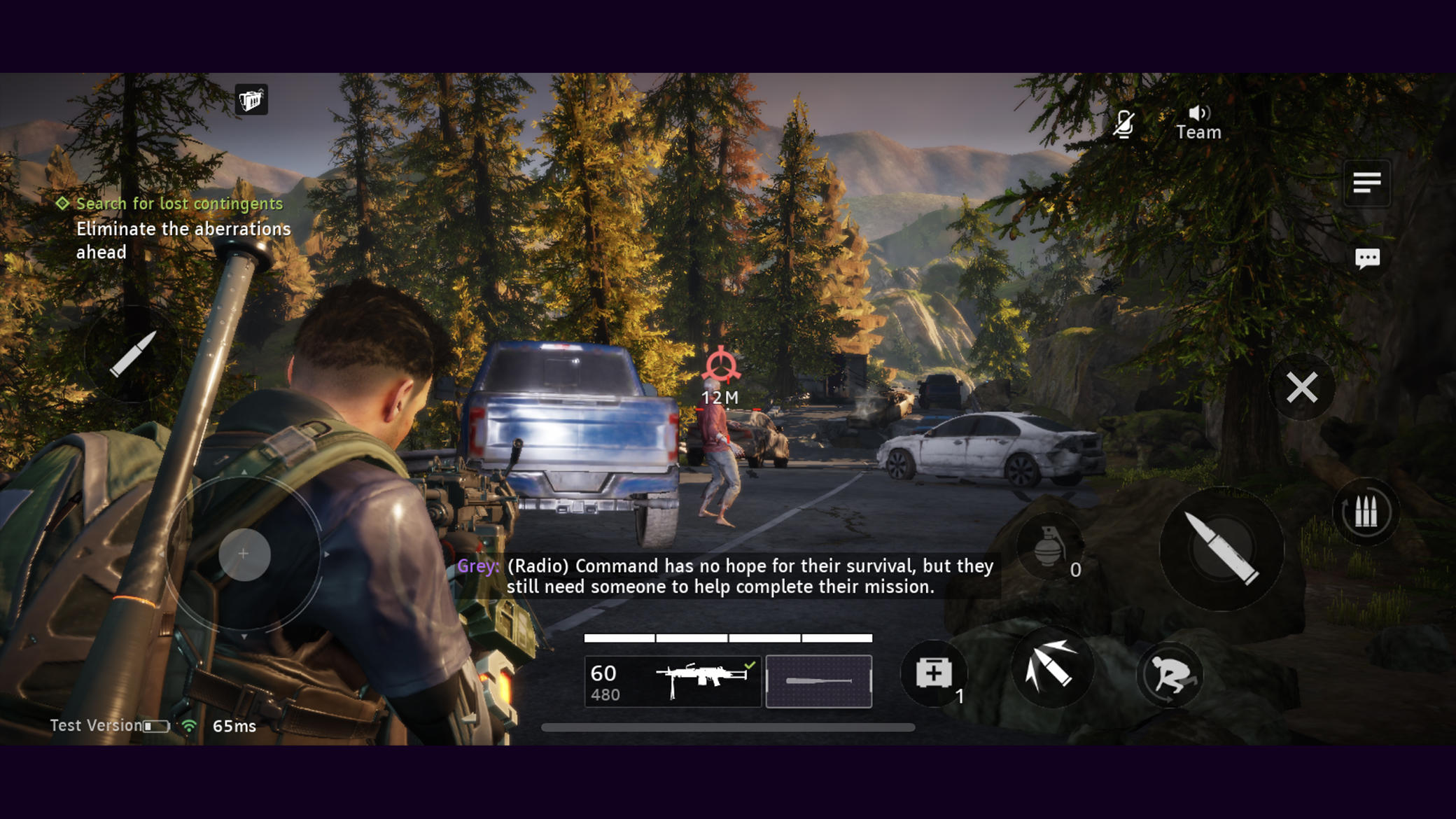Use the medkit icon
Image resolution: width=1456 pixels, height=819 pixels.
pos(934,672)
